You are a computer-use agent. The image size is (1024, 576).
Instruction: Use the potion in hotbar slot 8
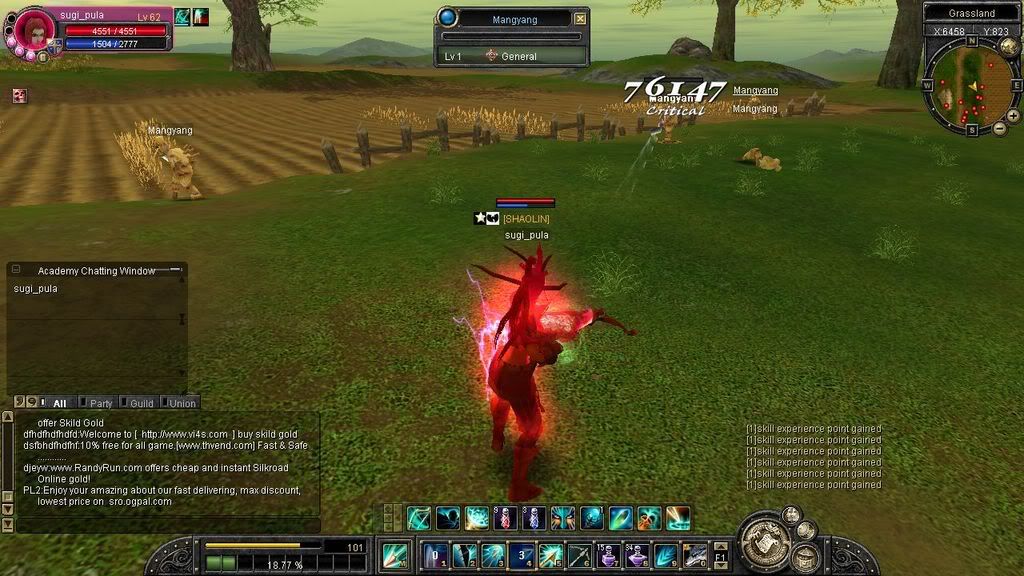click(637, 555)
